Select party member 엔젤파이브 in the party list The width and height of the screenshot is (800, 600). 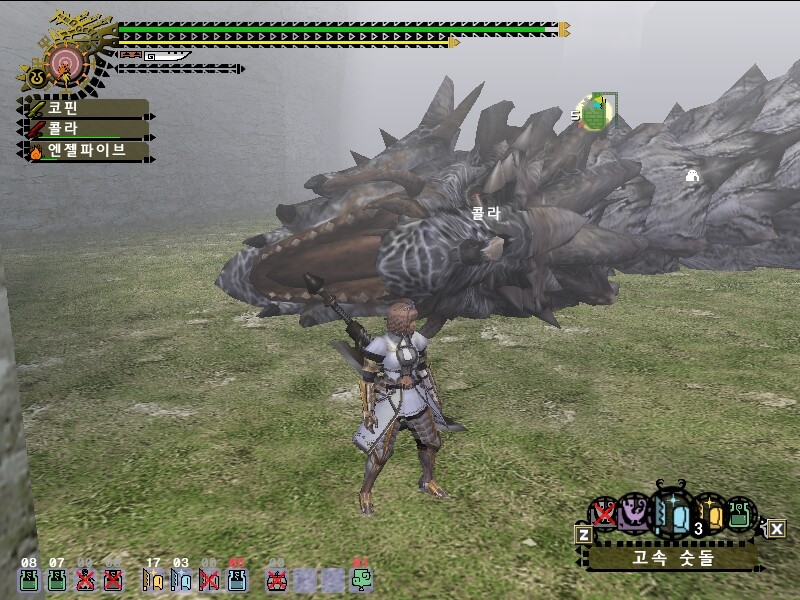tap(85, 151)
